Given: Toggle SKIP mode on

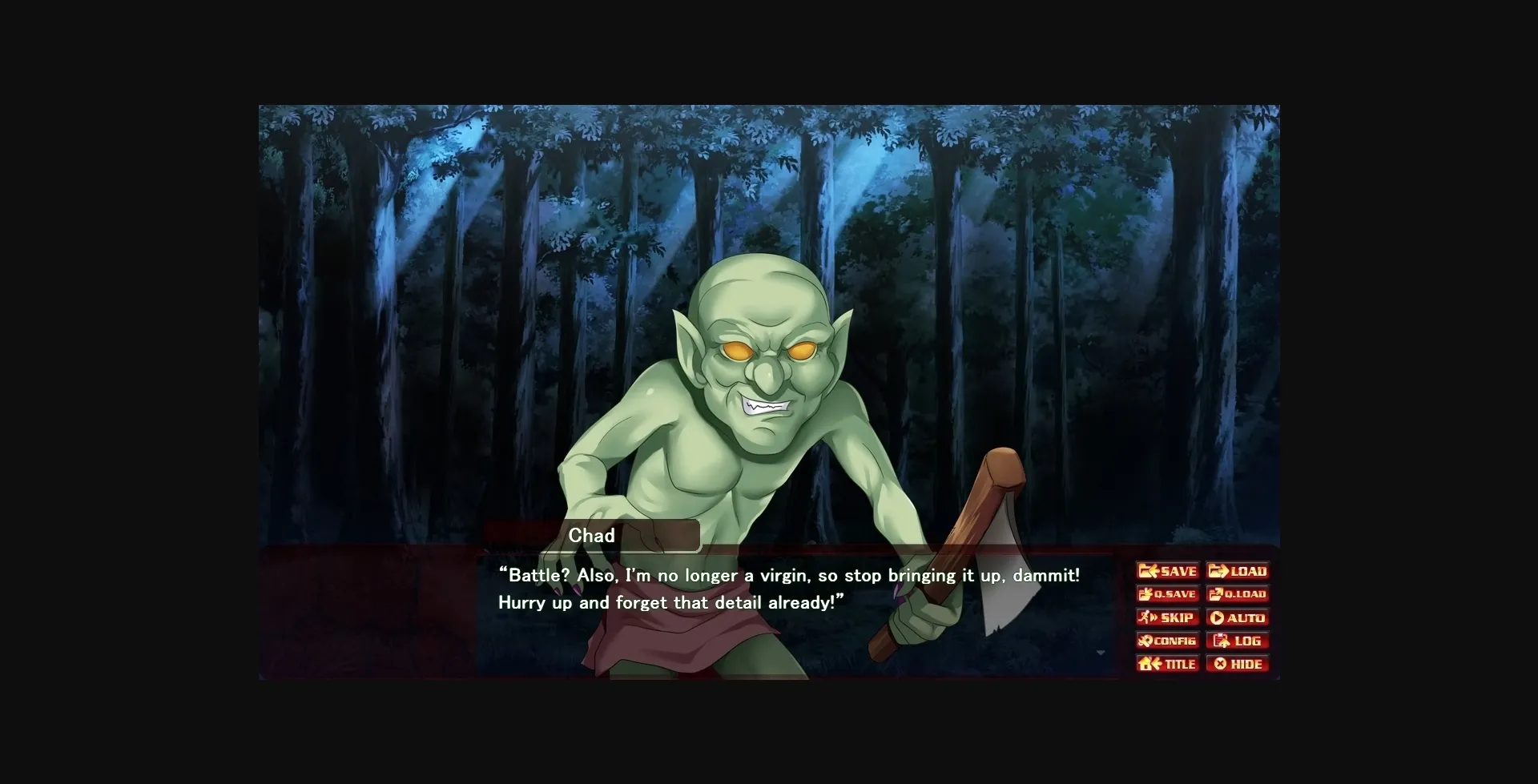Looking at the screenshot, I should [1167, 617].
